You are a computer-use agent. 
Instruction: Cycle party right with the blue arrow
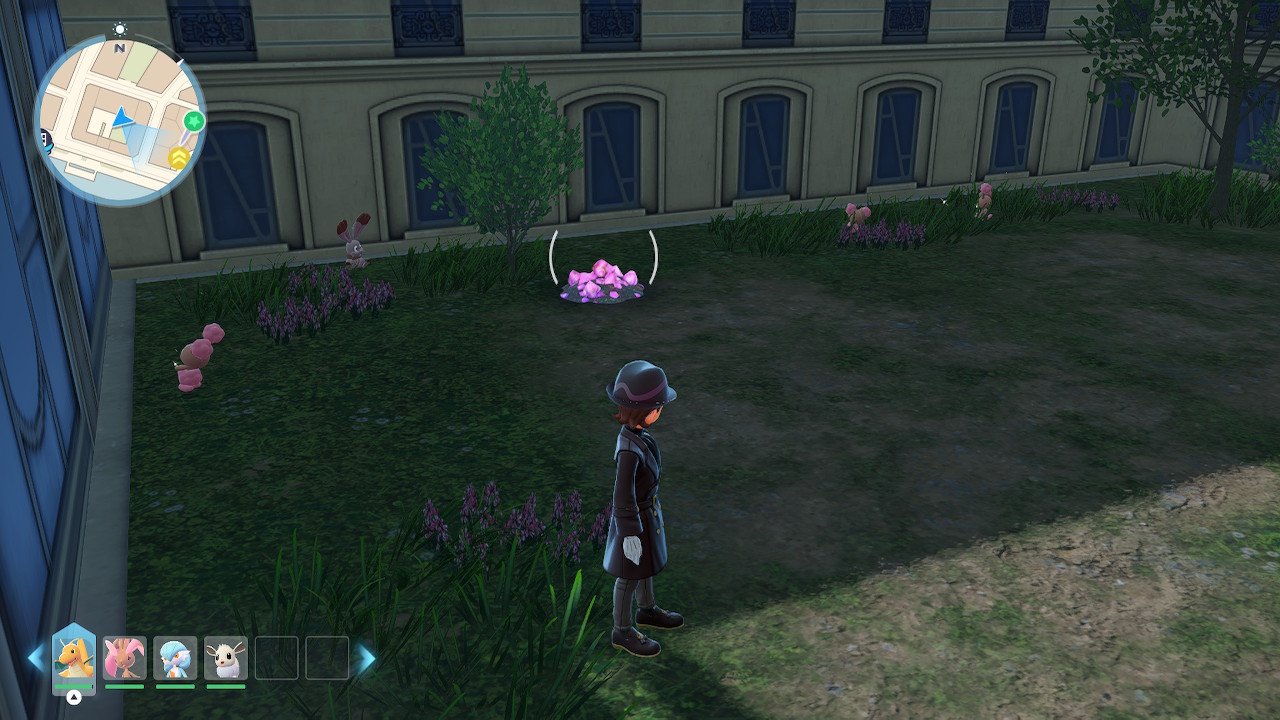click(x=367, y=658)
